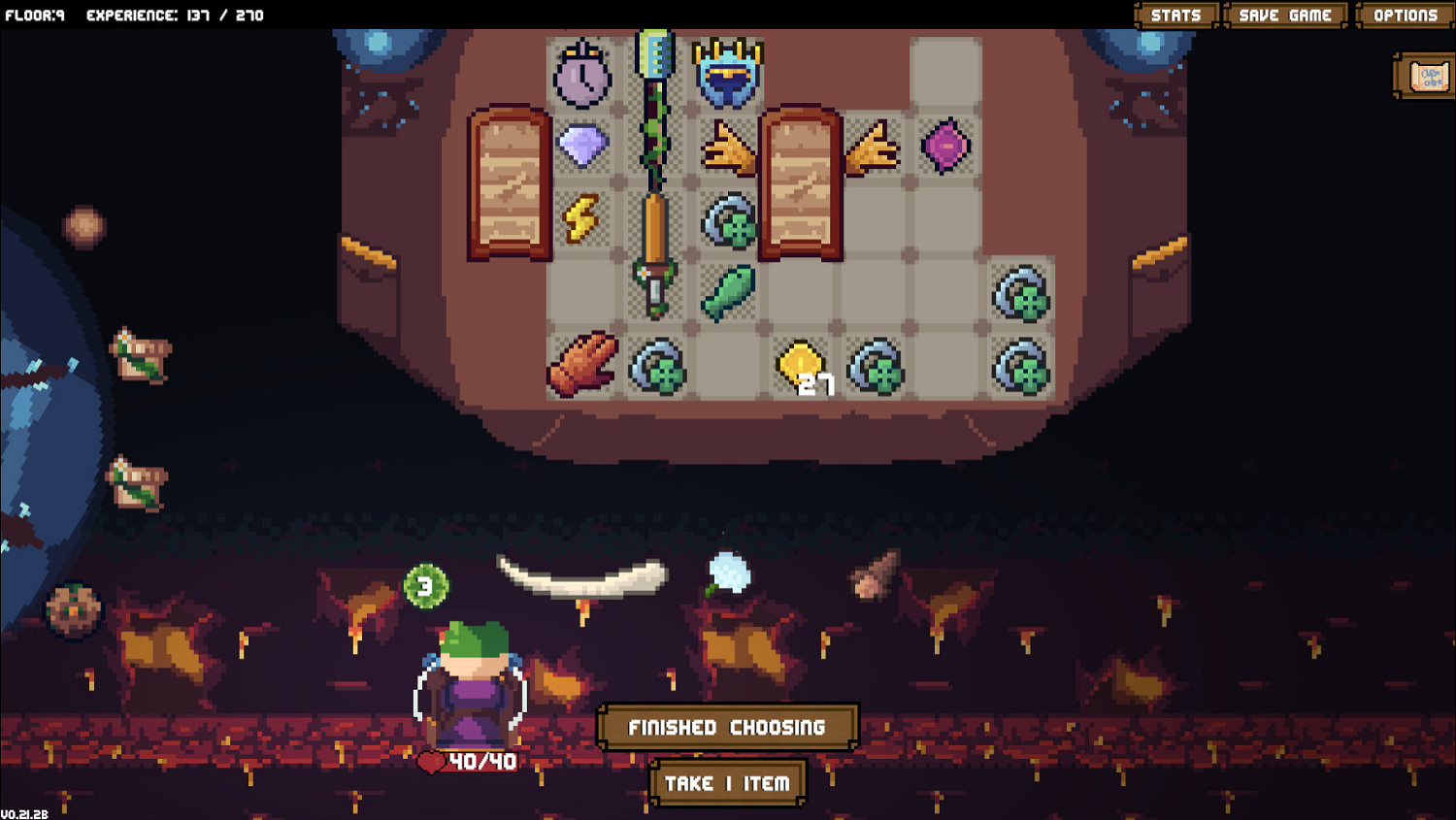Click the left wooden door item
Viewport: 1456px width, 820px height.
click(x=509, y=184)
